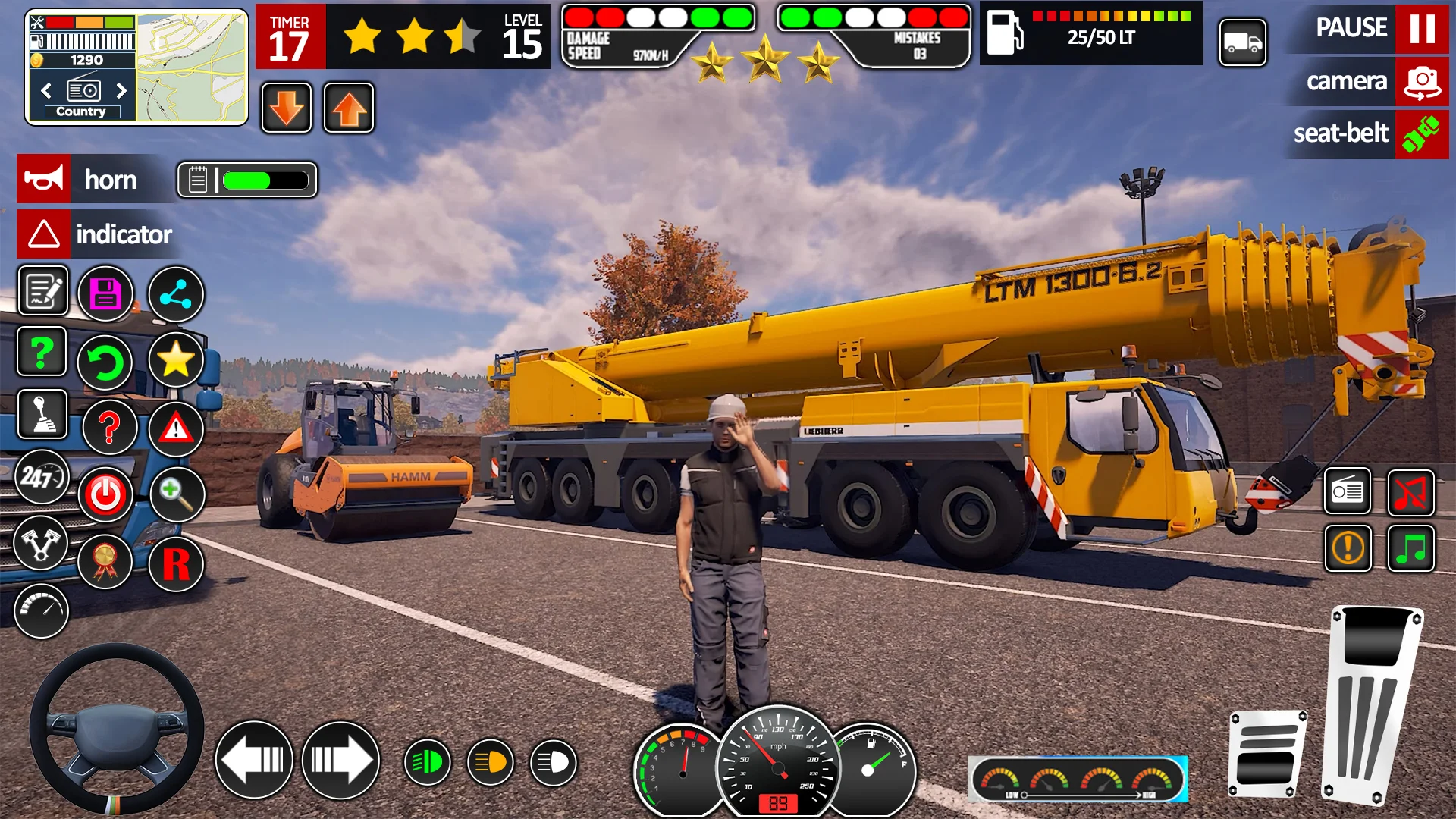Toggle the red power button
The image size is (1456, 819).
pyautogui.click(x=106, y=494)
